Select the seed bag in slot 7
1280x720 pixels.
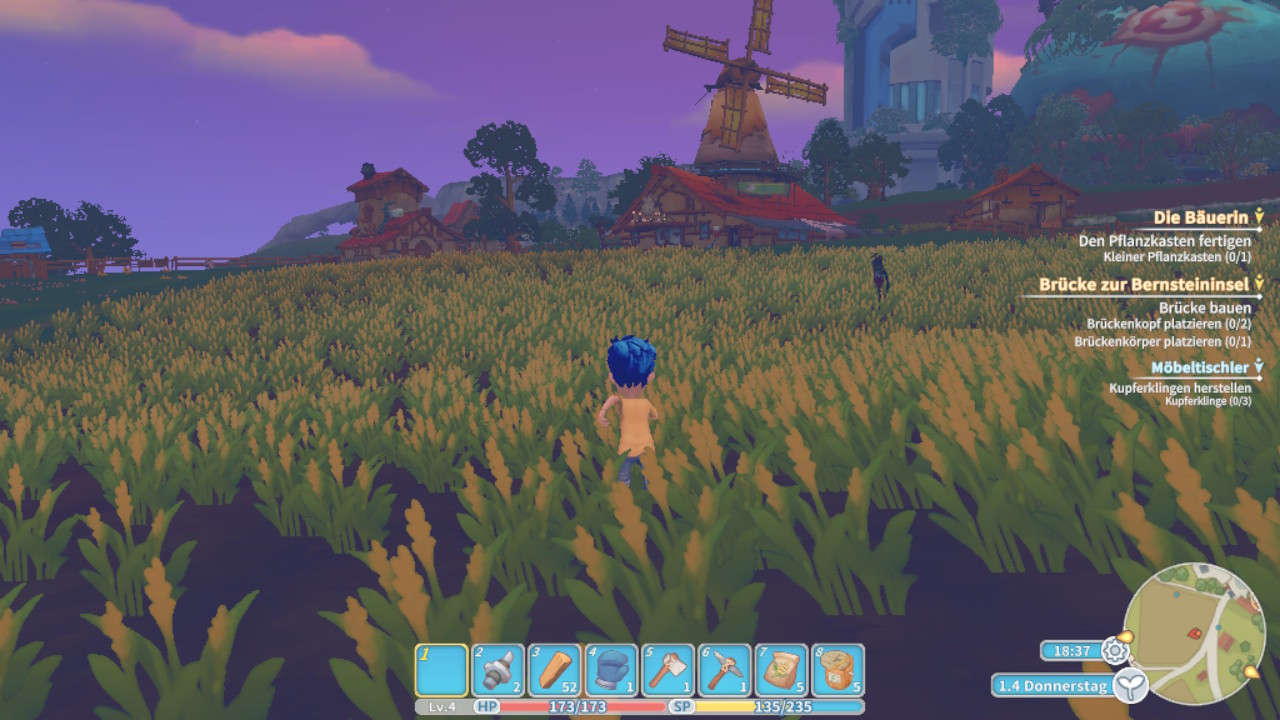click(x=781, y=669)
